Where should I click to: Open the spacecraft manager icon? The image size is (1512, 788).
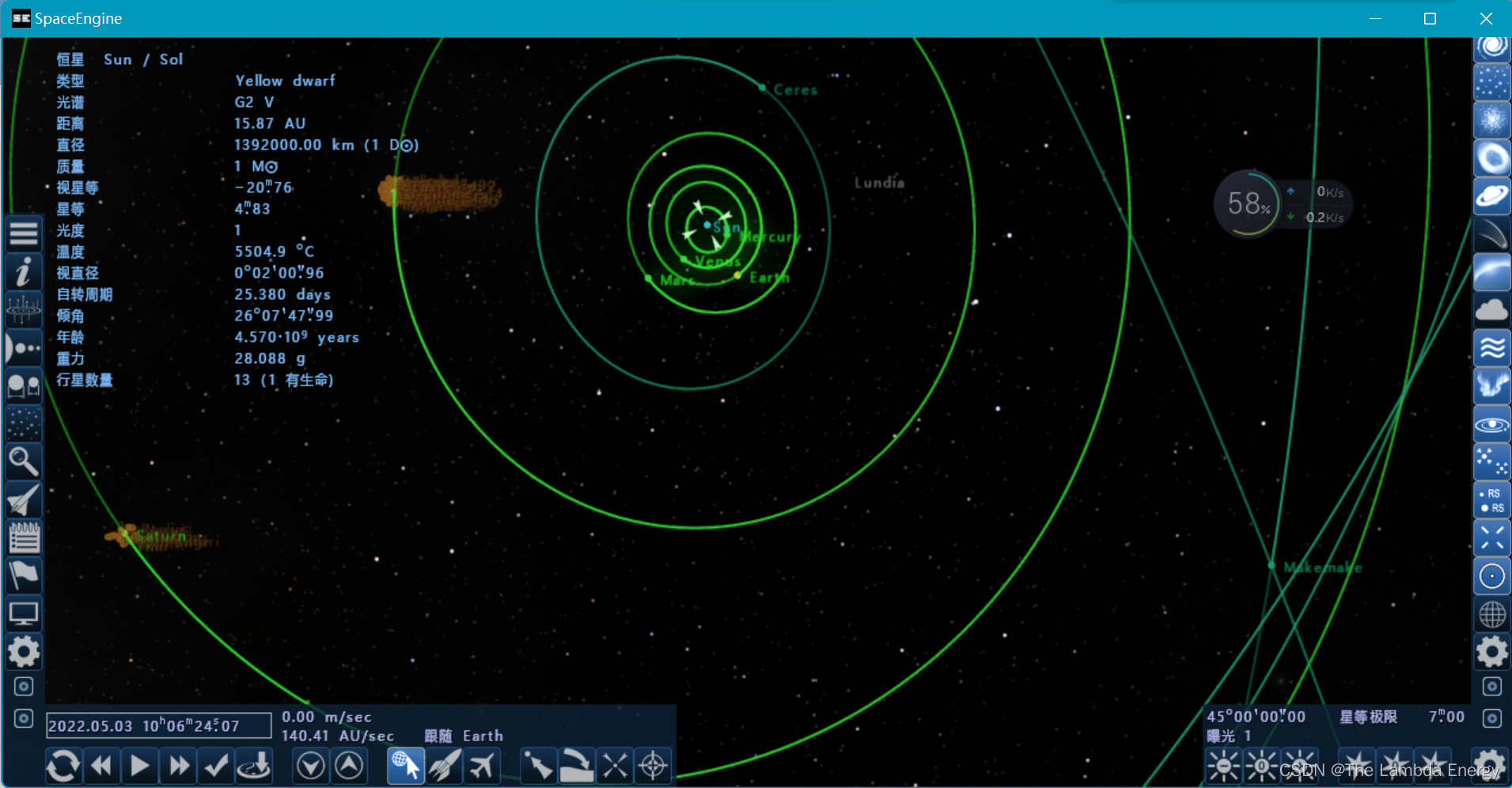(x=24, y=500)
